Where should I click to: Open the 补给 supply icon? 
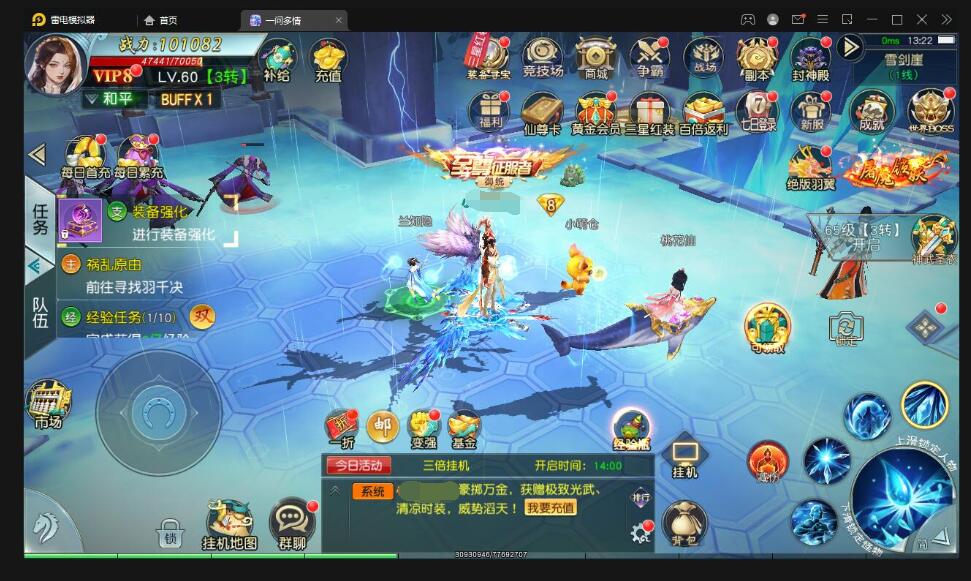click(277, 60)
